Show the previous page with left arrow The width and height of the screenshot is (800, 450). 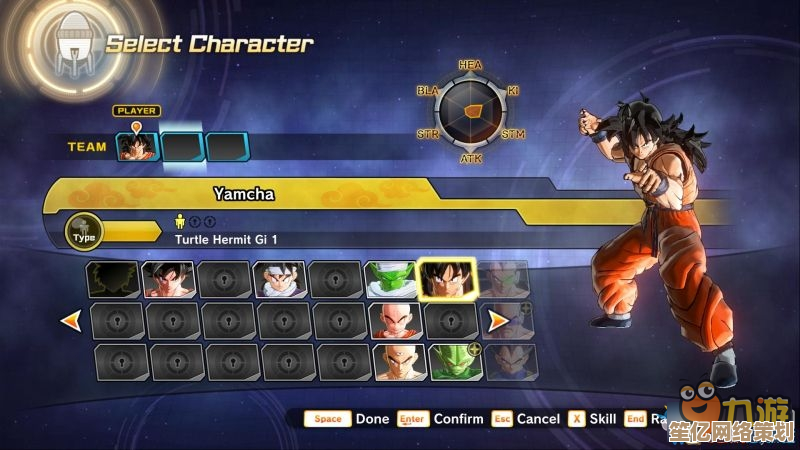pos(71,321)
